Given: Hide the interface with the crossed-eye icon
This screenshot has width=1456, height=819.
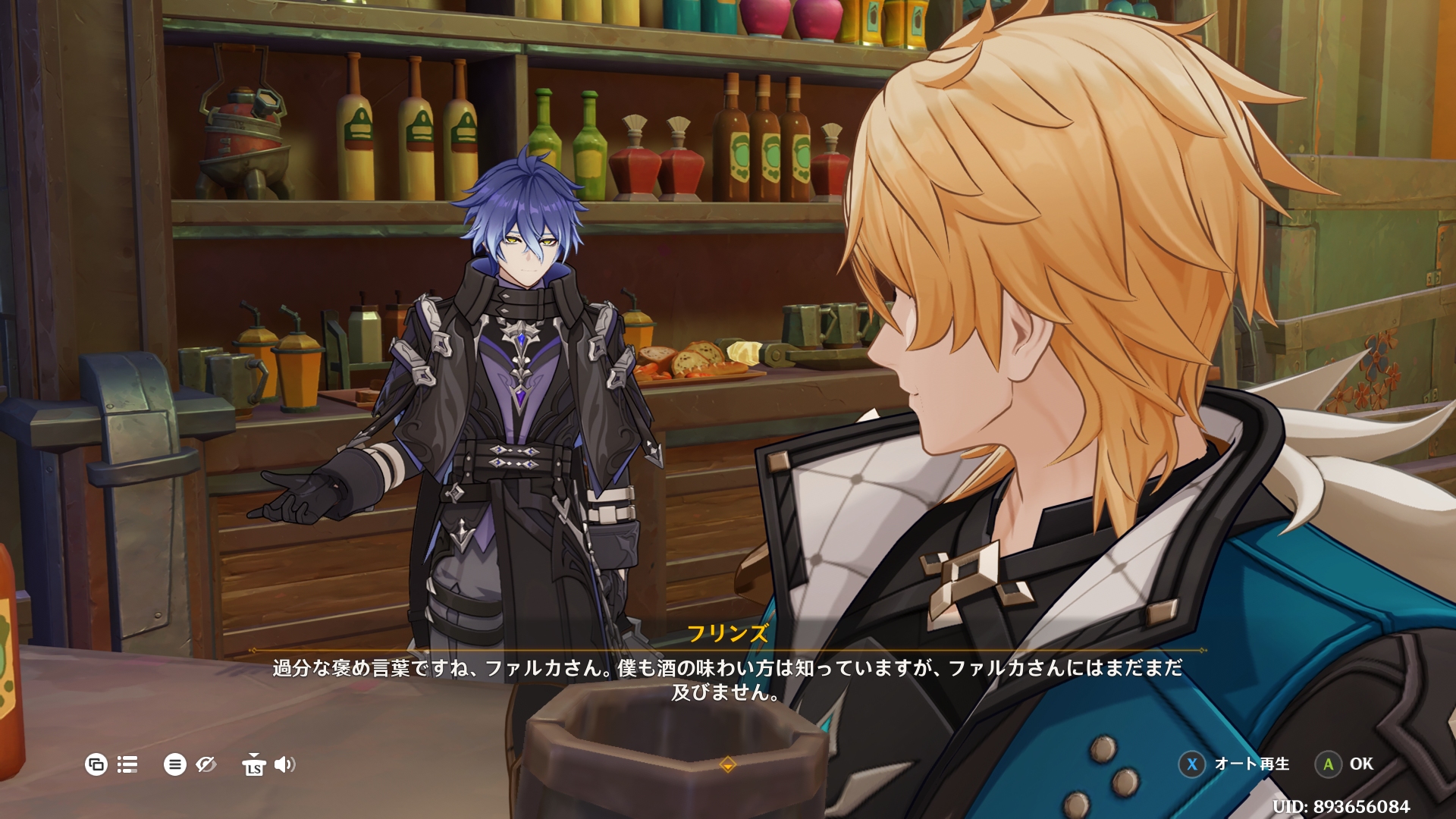Looking at the screenshot, I should [x=206, y=764].
